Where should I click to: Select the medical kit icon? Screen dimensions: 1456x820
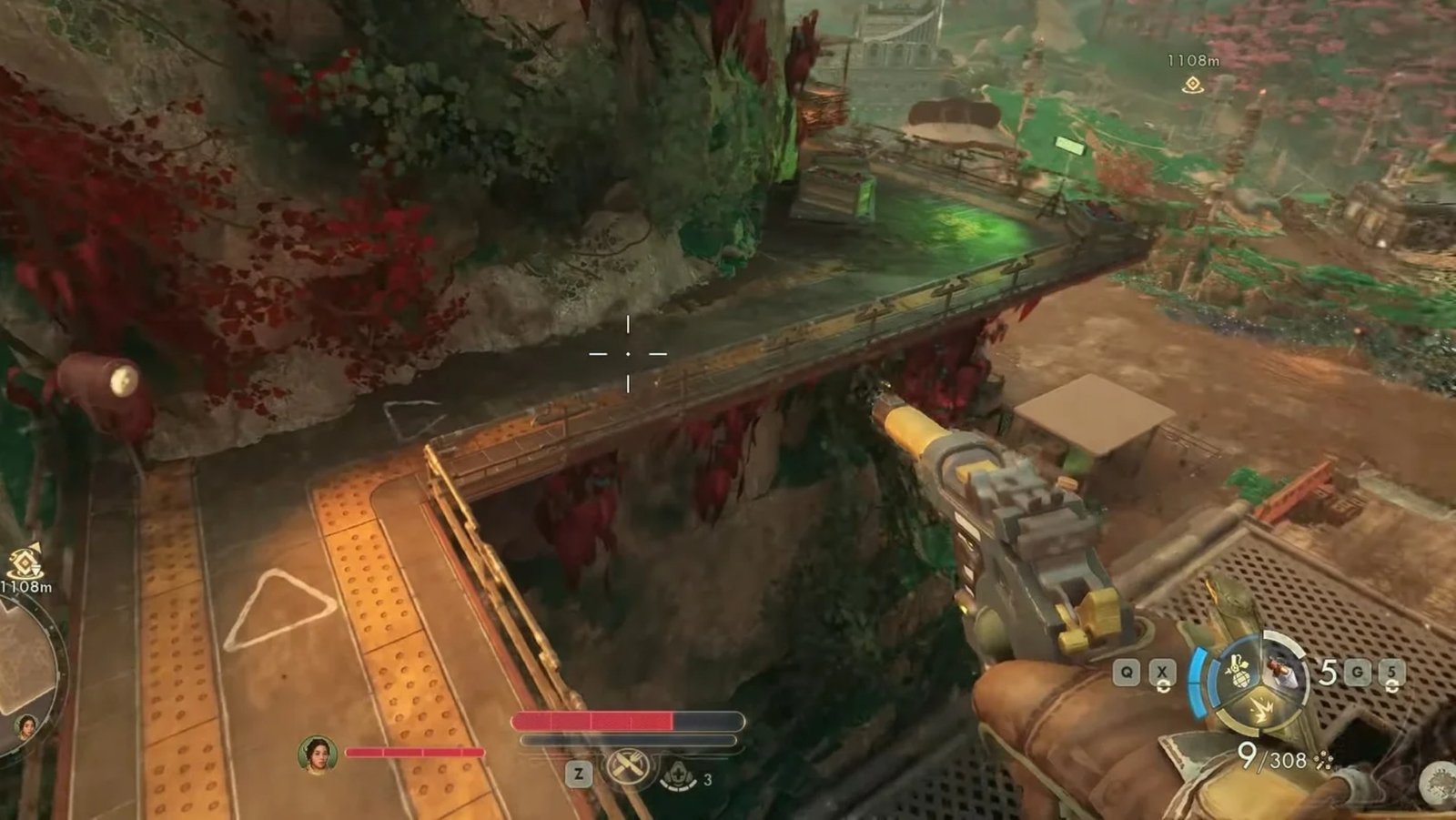(679, 776)
